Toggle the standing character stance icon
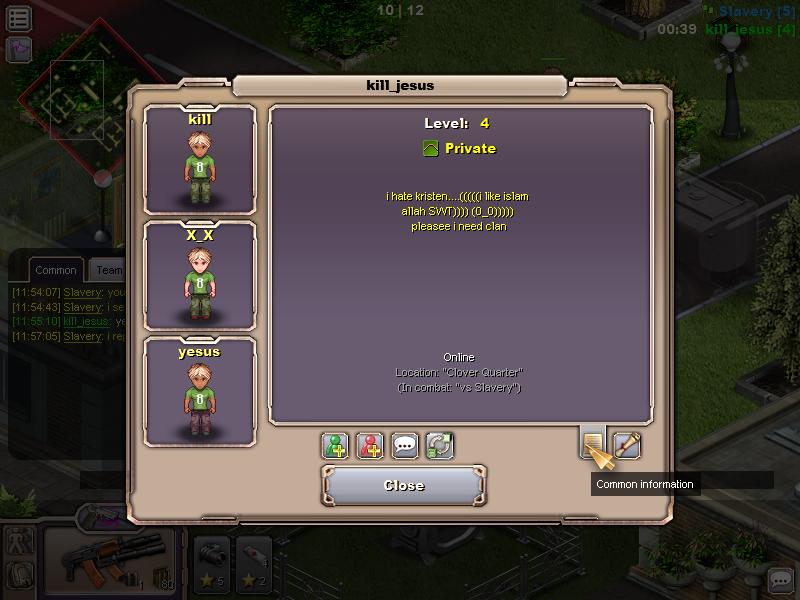Viewport: 800px width, 600px height. (x=20, y=542)
